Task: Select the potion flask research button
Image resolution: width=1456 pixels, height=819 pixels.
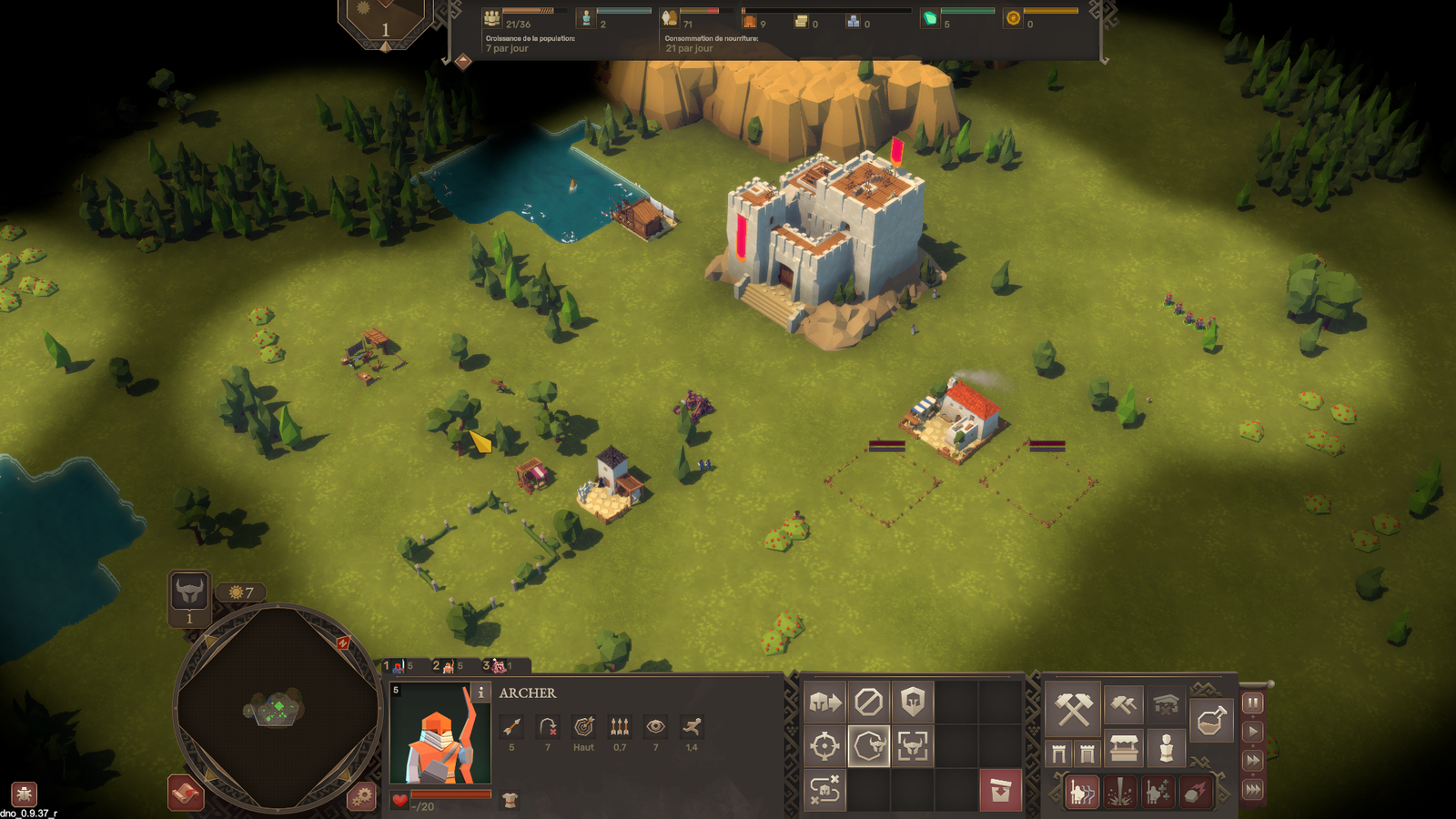Action: [x=1211, y=721]
